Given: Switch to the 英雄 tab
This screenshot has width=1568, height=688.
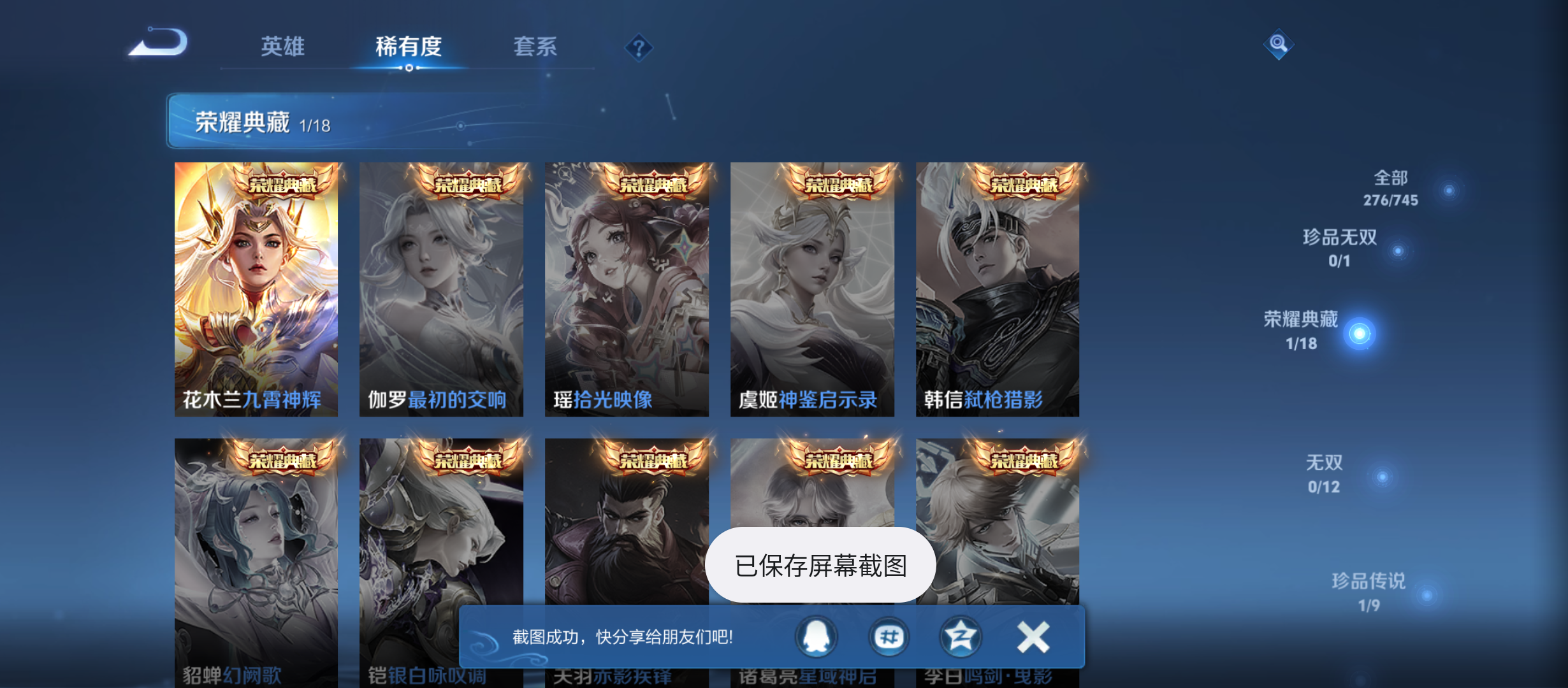Looking at the screenshot, I should [282, 47].
